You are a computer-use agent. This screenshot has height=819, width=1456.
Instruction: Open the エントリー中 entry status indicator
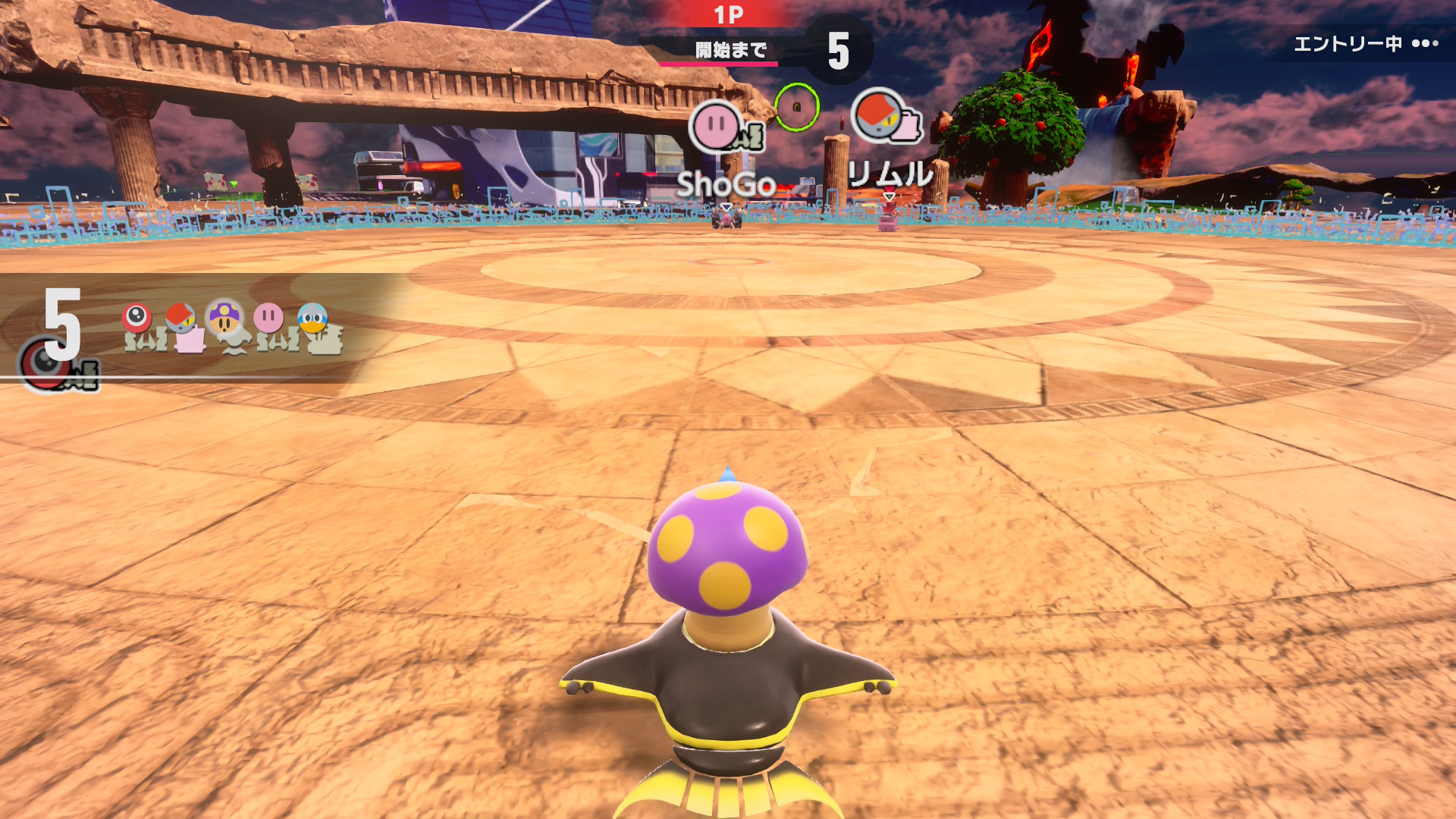point(1365,44)
